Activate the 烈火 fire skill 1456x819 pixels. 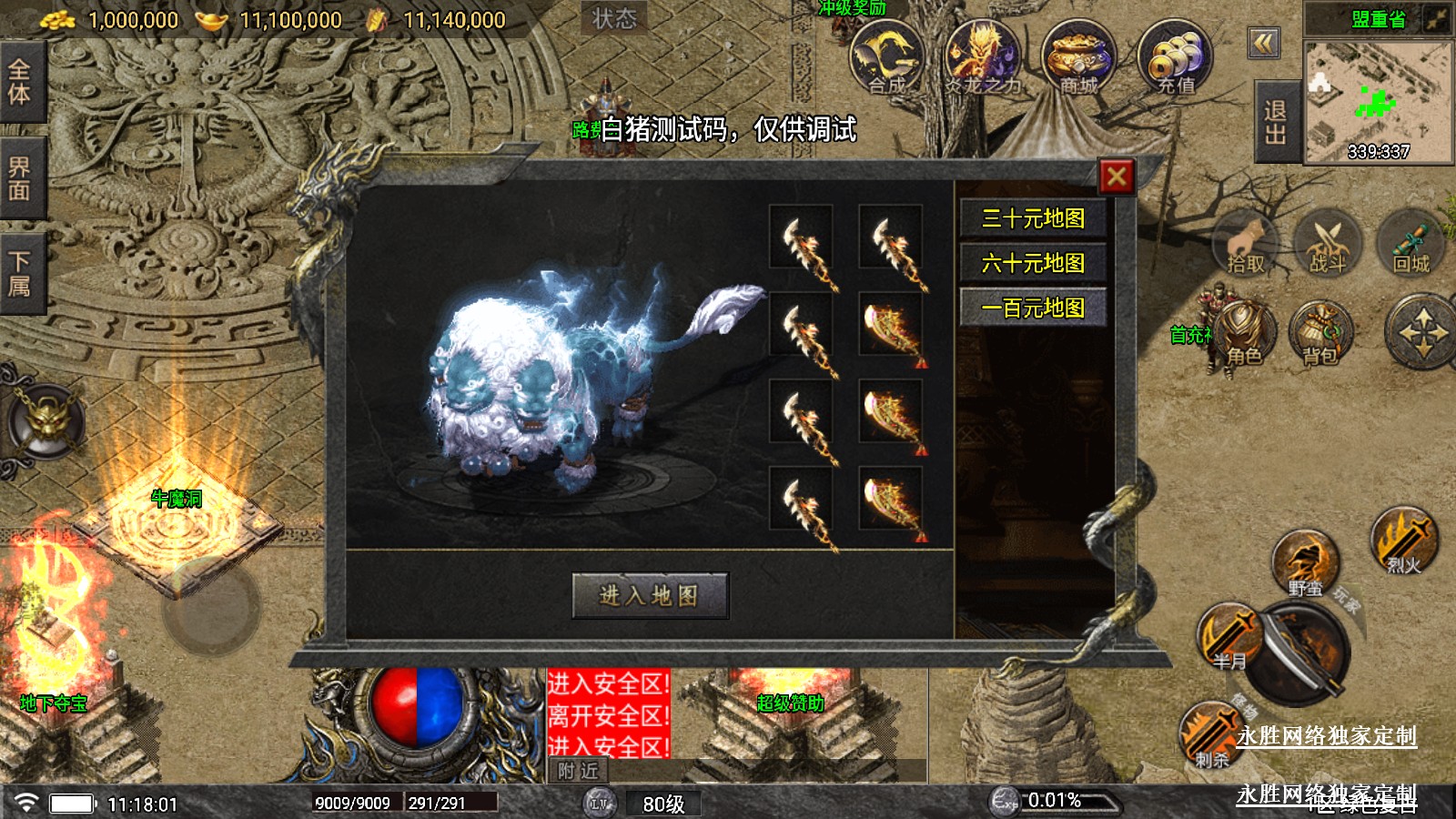(x=1404, y=542)
